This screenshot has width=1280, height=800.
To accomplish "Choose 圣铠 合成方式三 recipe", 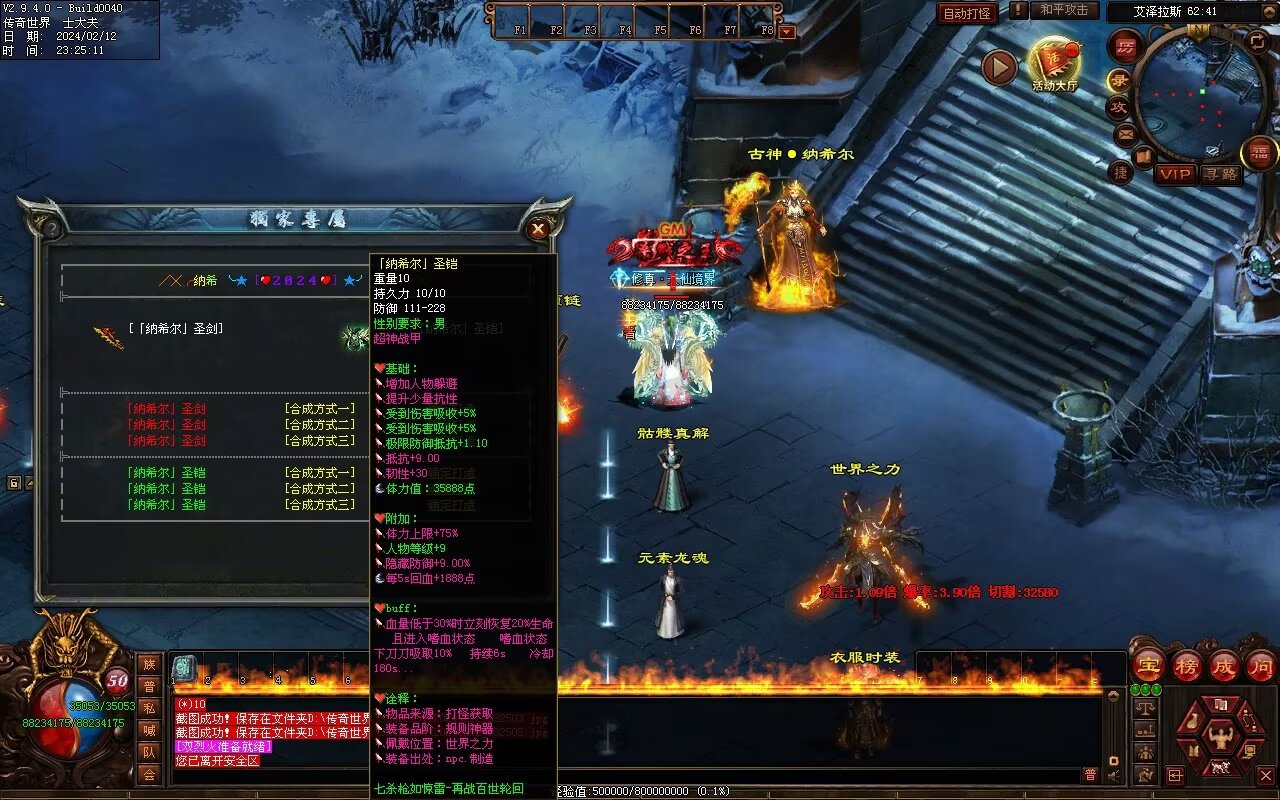I will 319,505.
